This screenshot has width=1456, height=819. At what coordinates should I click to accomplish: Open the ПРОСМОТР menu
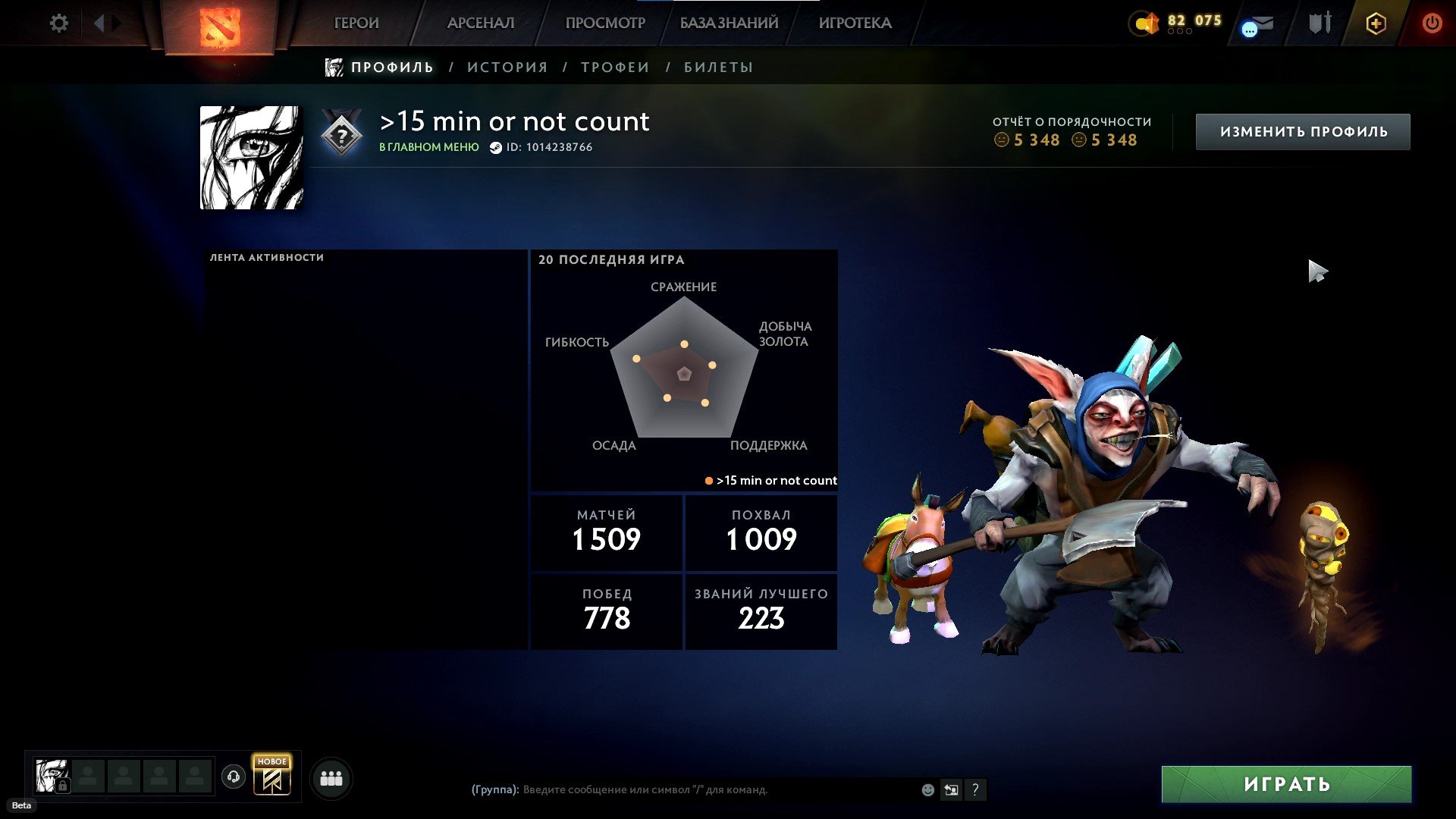tap(605, 24)
